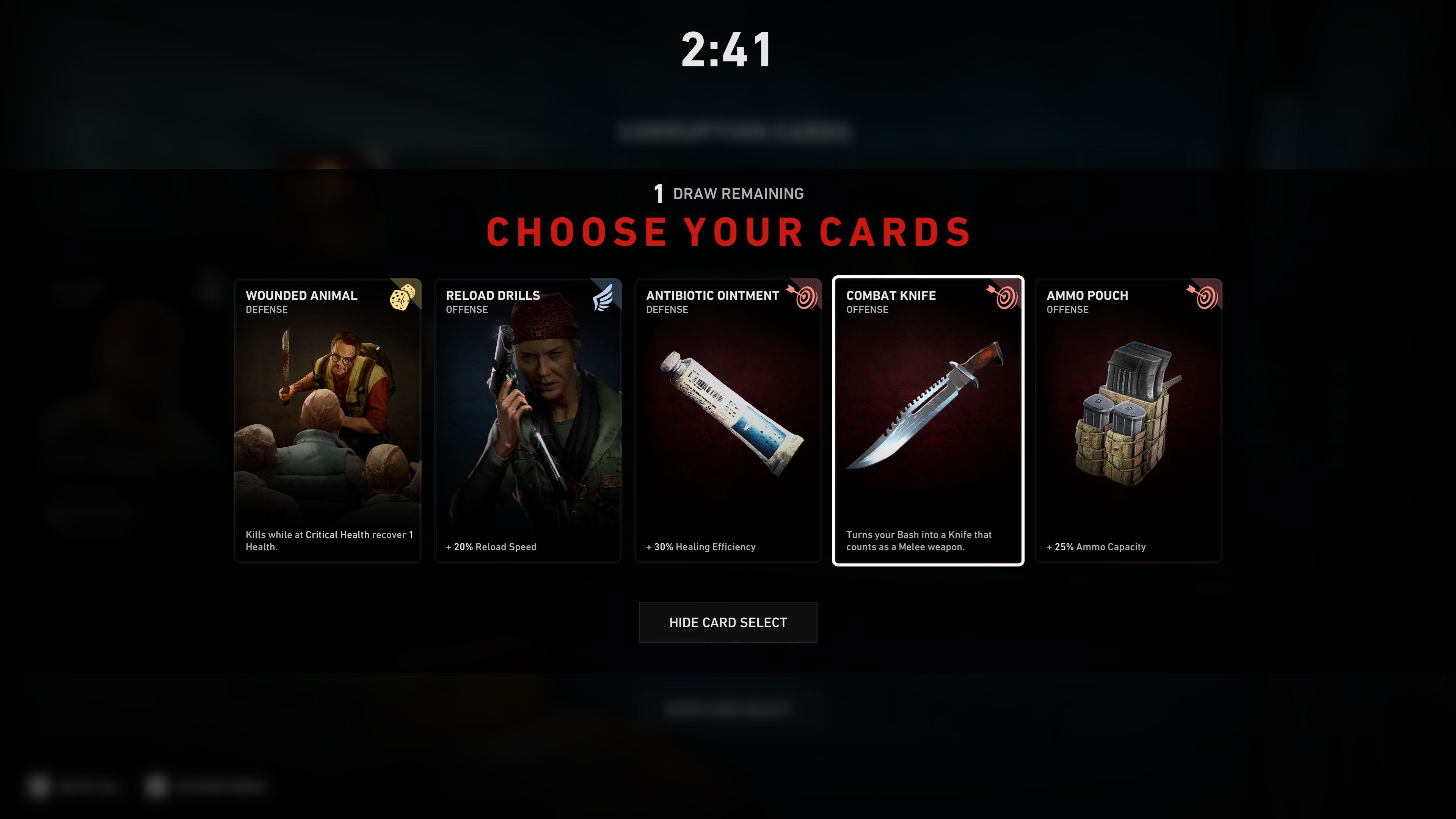Select the Ammo Pouch card
This screenshot has height=819, width=1456.
click(x=1128, y=420)
